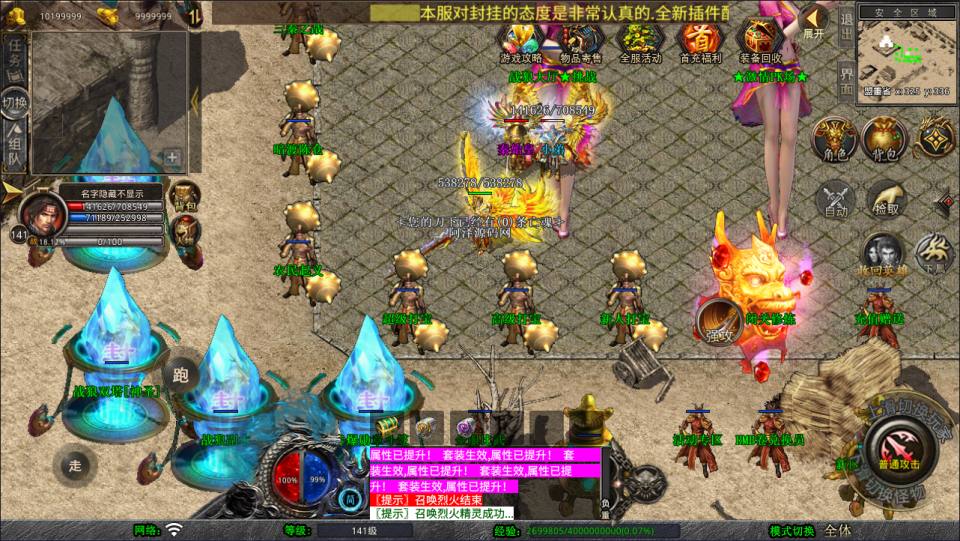The height and width of the screenshot is (541, 960).
Task: Tap the 走 walk button
Action: pos(75,464)
